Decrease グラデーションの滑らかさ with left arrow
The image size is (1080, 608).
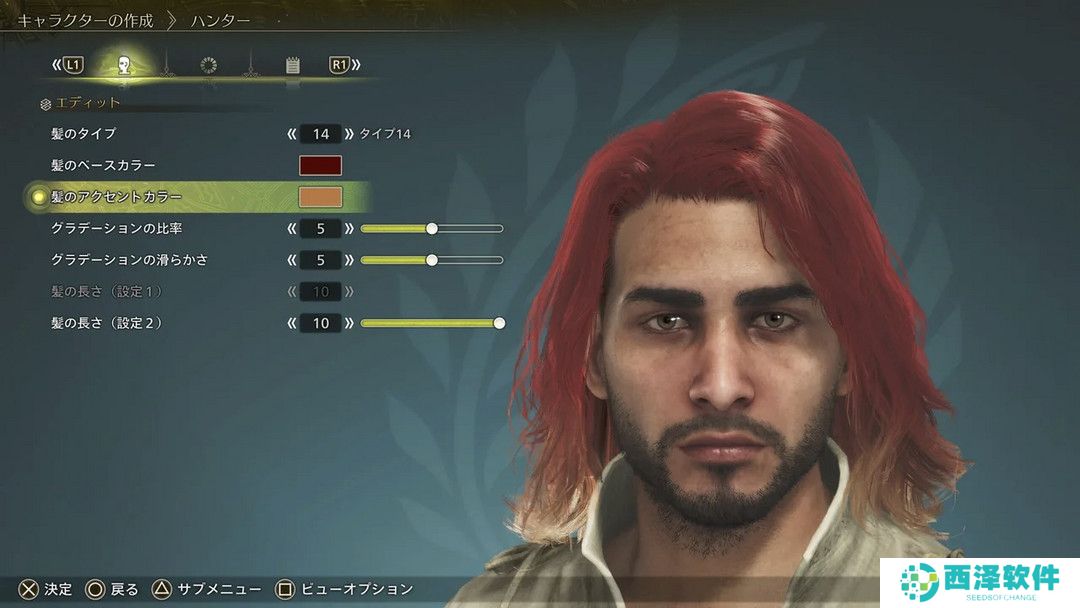click(x=292, y=260)
